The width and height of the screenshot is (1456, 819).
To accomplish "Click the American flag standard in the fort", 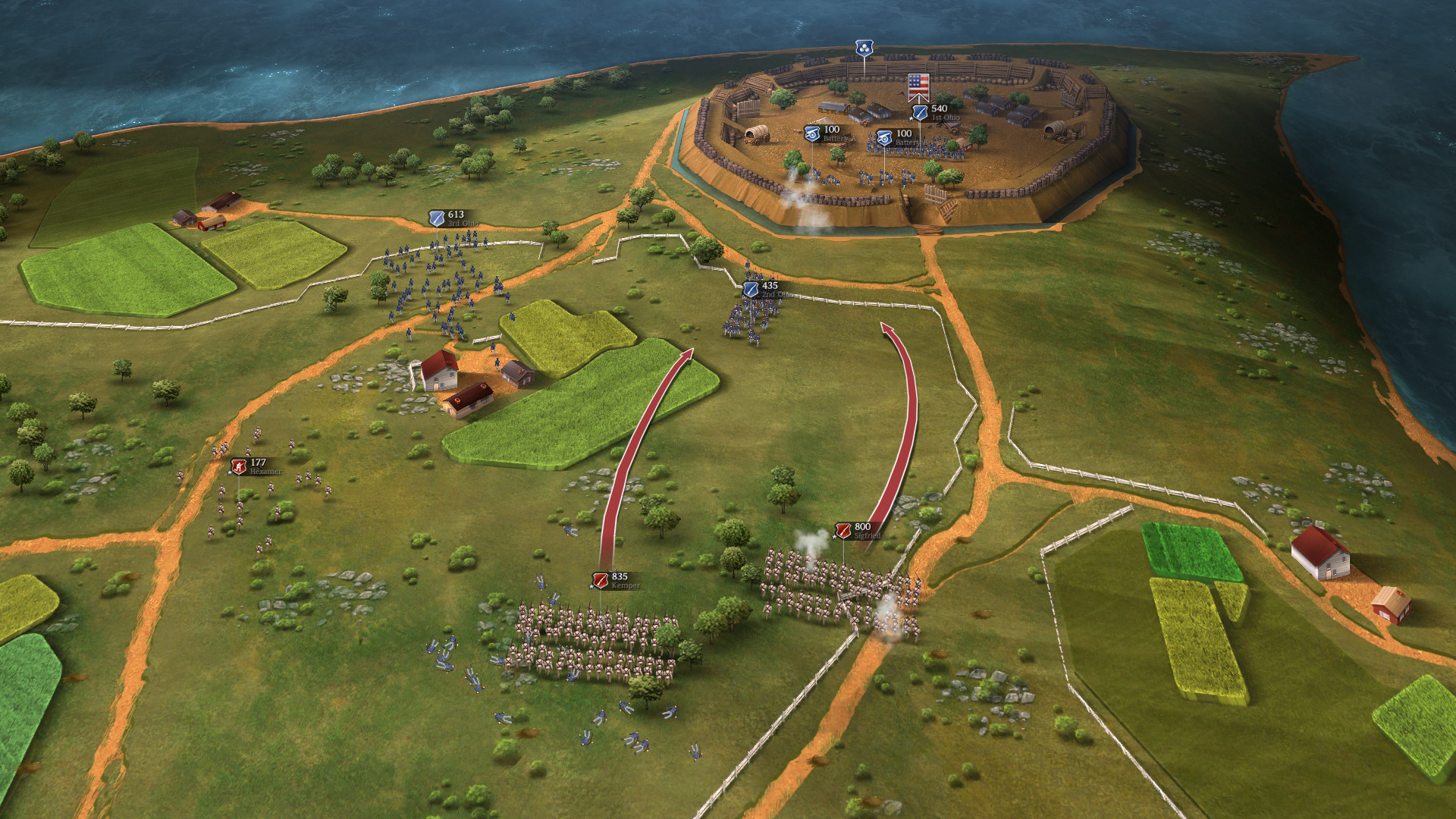I will coord(918,85).
